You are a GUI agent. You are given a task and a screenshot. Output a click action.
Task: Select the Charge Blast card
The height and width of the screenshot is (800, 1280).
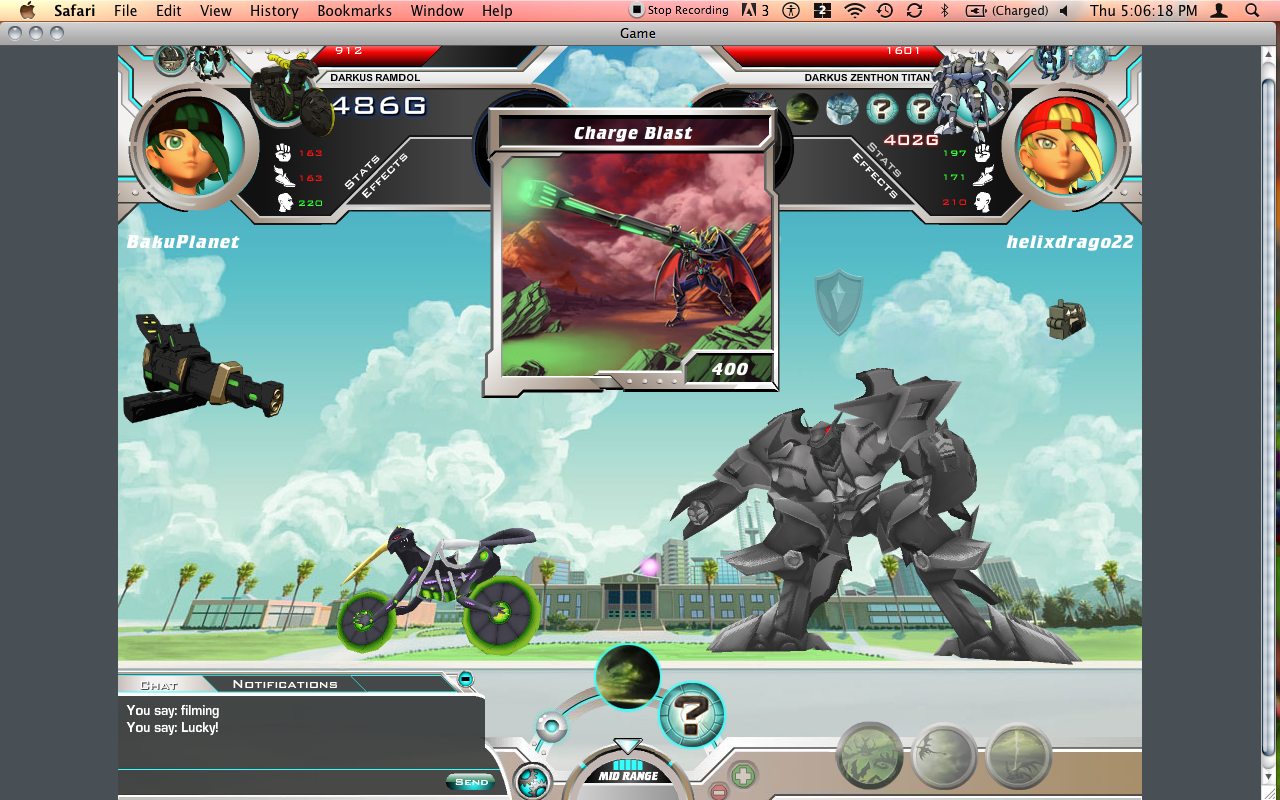pyautogui.click(x=633, y=252)
